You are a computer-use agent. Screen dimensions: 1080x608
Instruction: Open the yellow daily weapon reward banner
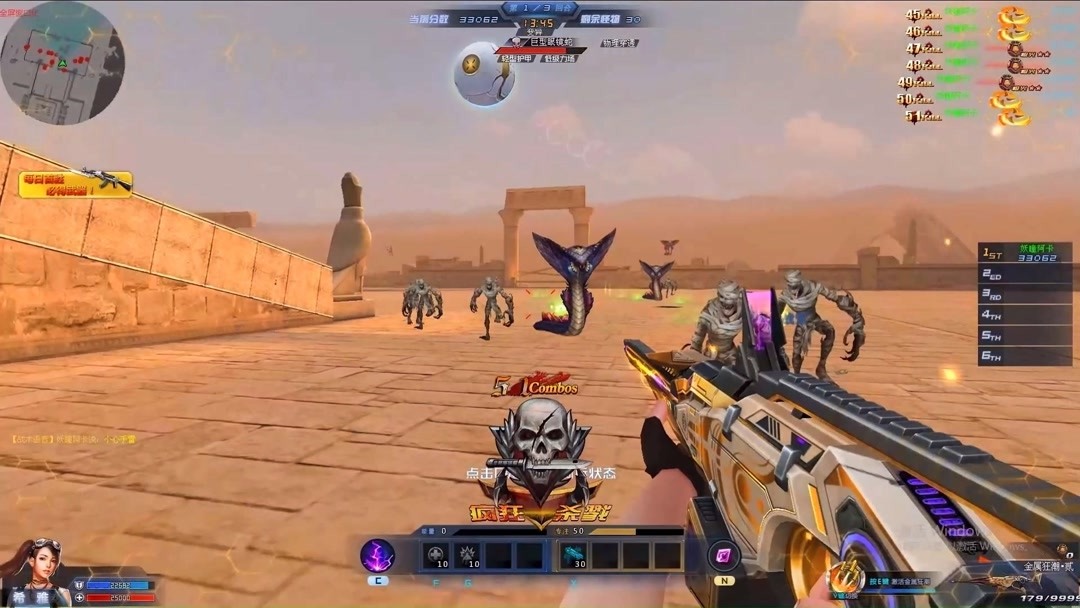click(x=76, y=184)
